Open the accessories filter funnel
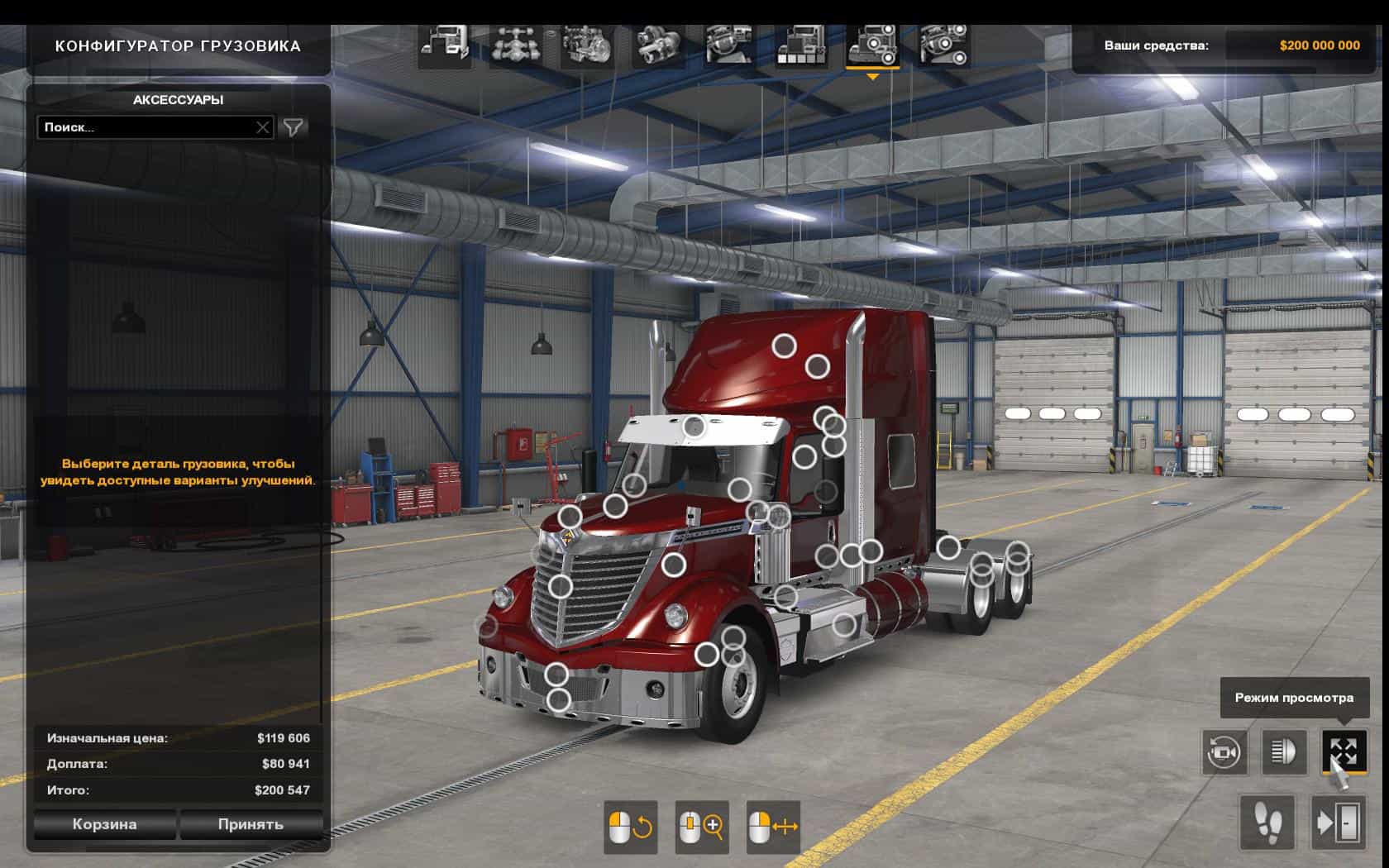 pos(293,127)
